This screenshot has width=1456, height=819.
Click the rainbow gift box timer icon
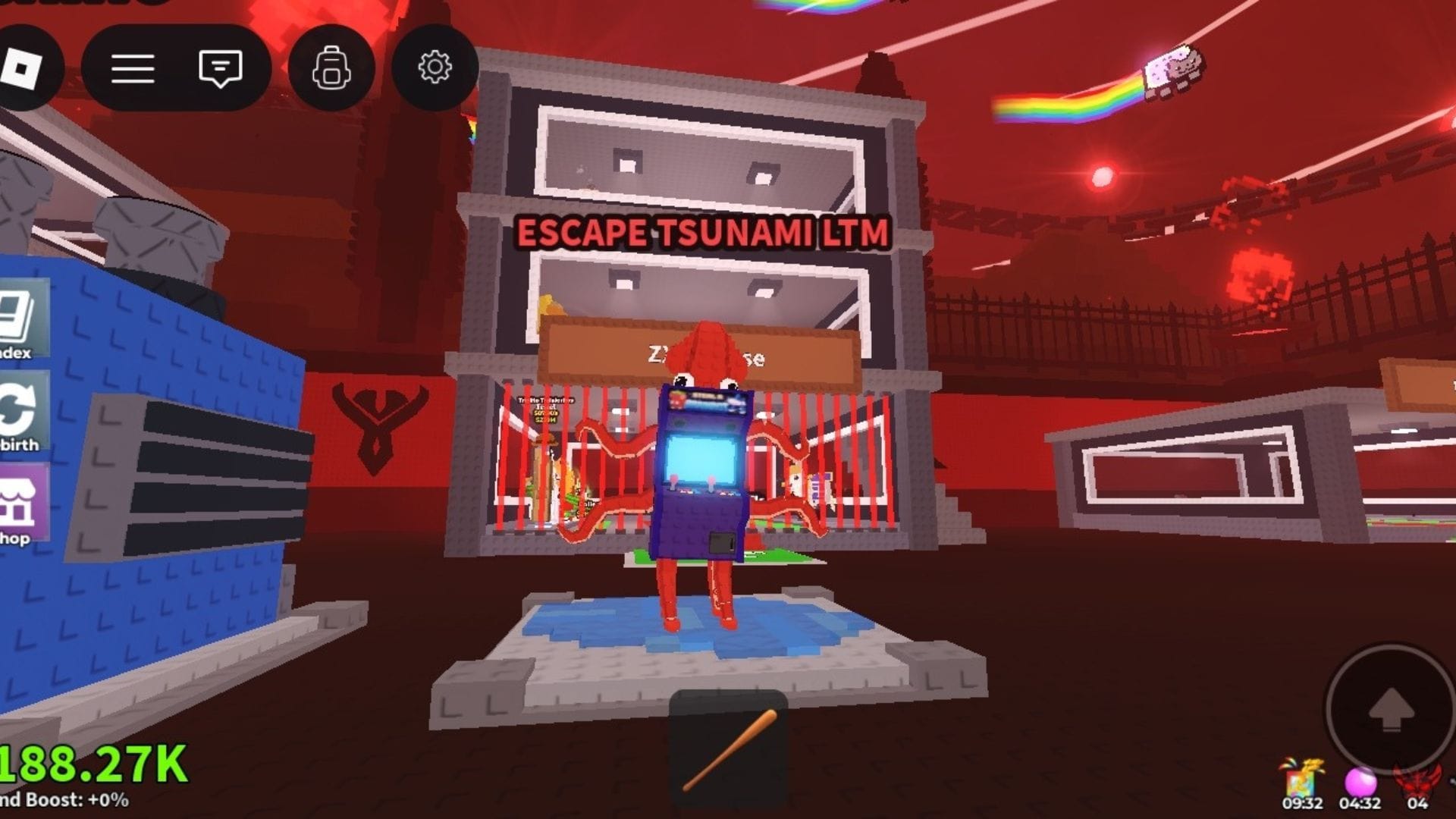click(x=1301, y=780)
